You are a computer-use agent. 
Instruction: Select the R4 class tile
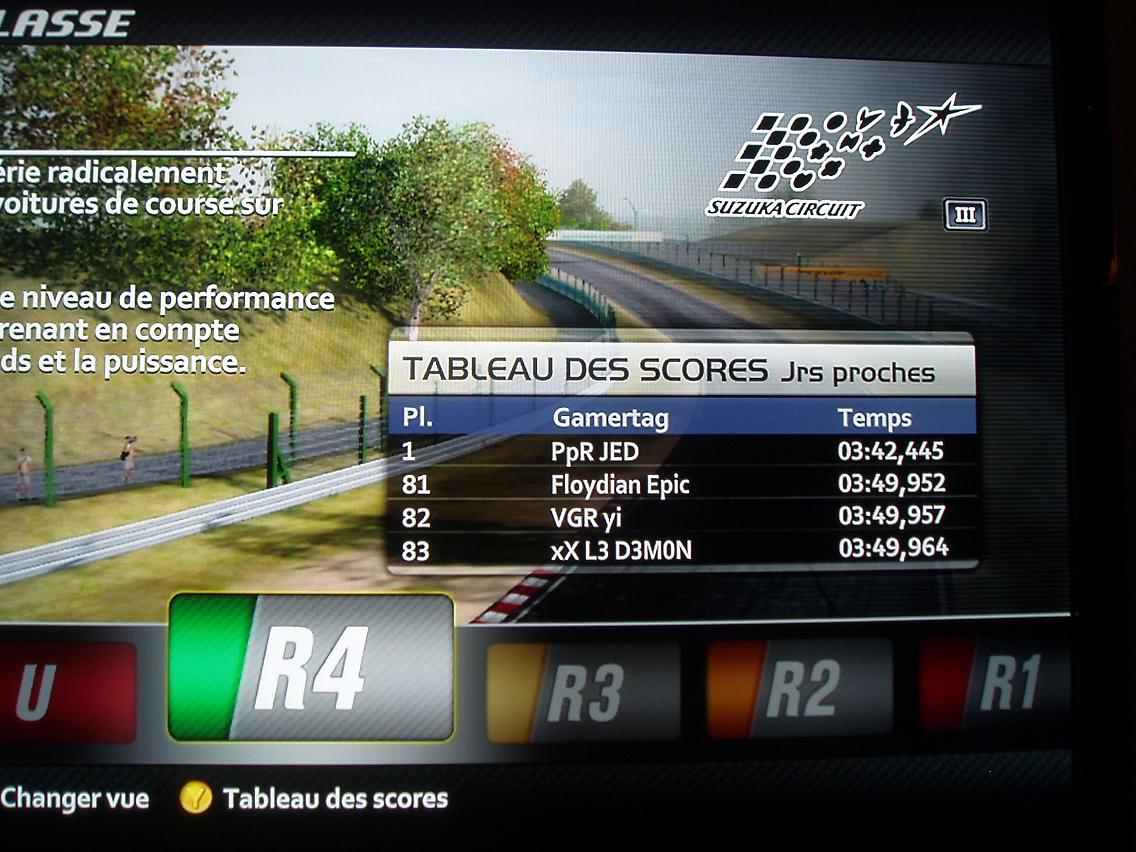point(310,667)
